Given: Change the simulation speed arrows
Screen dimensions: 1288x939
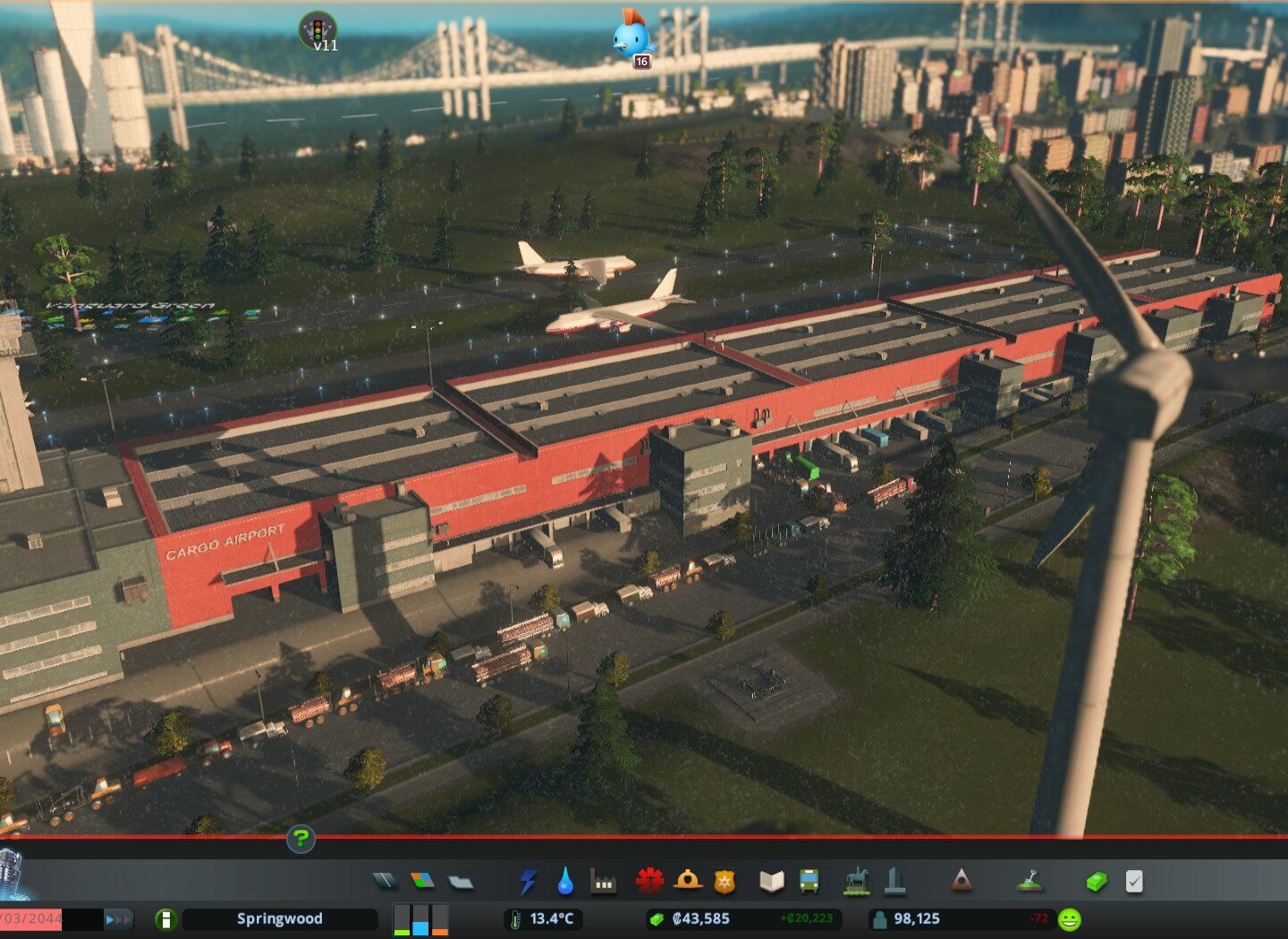Looking at the screenshot, I should pyautogui.click(x=118, y=919).
